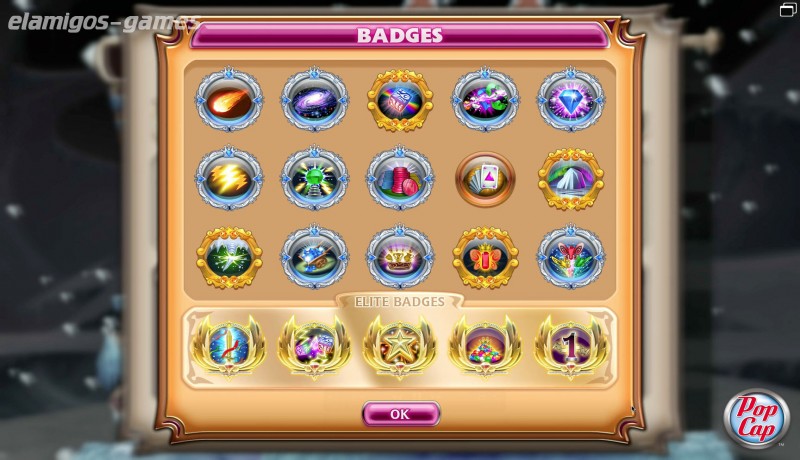Pick the gem-filled mine cart badge

[314, 256]
